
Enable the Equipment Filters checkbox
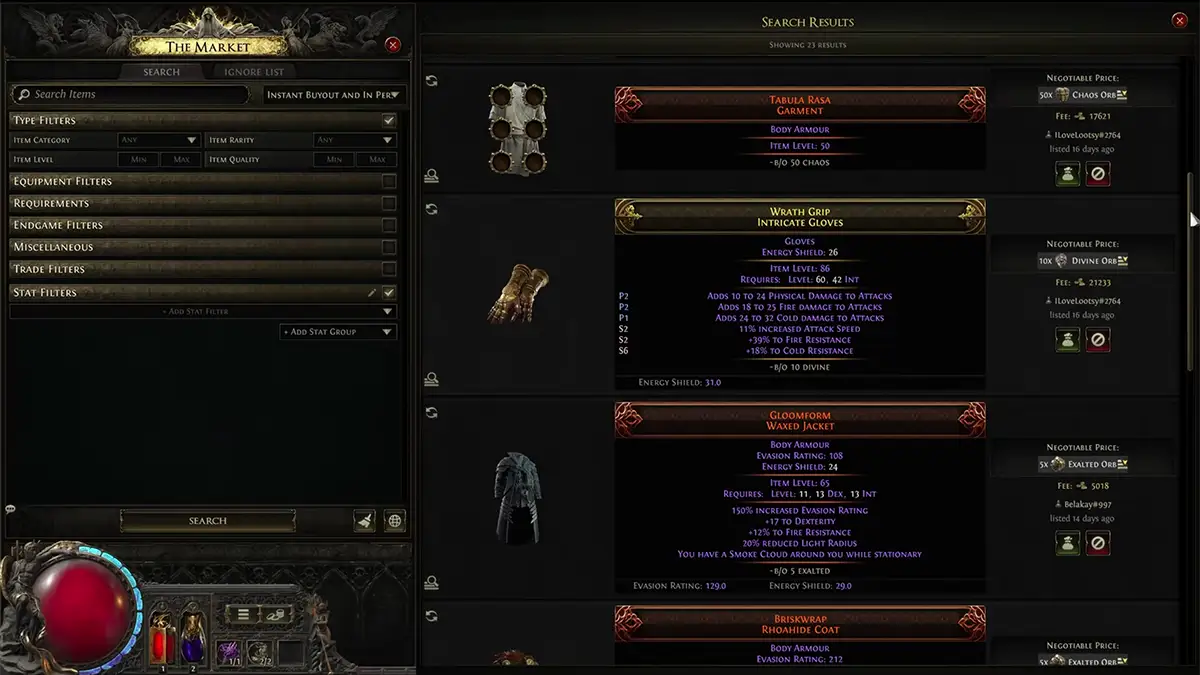click(x=389, y=181)
